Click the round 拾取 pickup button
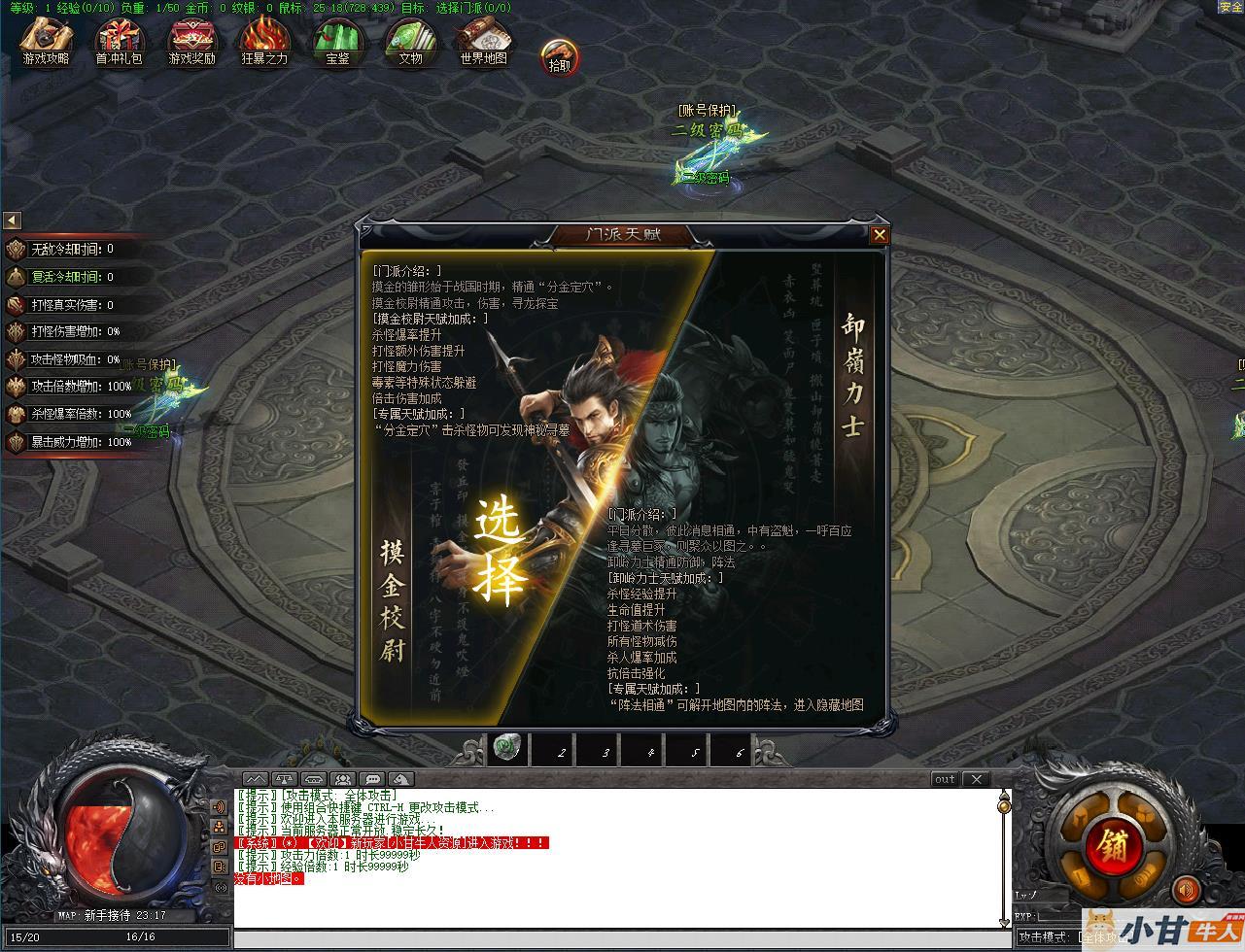 pos(560,58)
